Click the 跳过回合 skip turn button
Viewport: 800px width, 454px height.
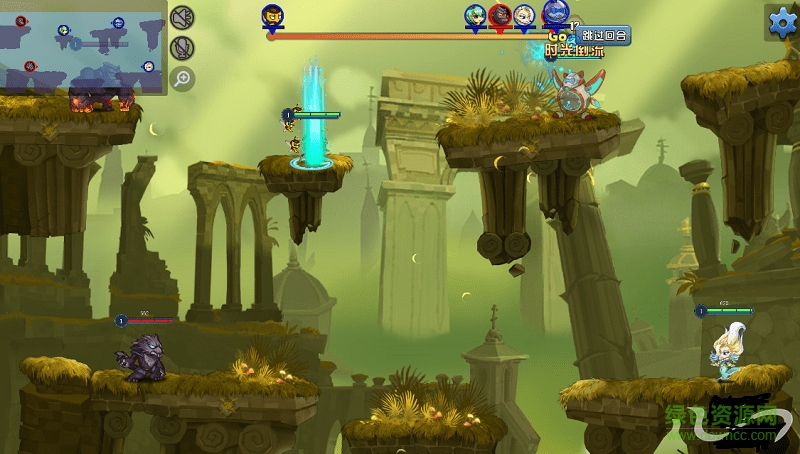(x=603, y=36)
